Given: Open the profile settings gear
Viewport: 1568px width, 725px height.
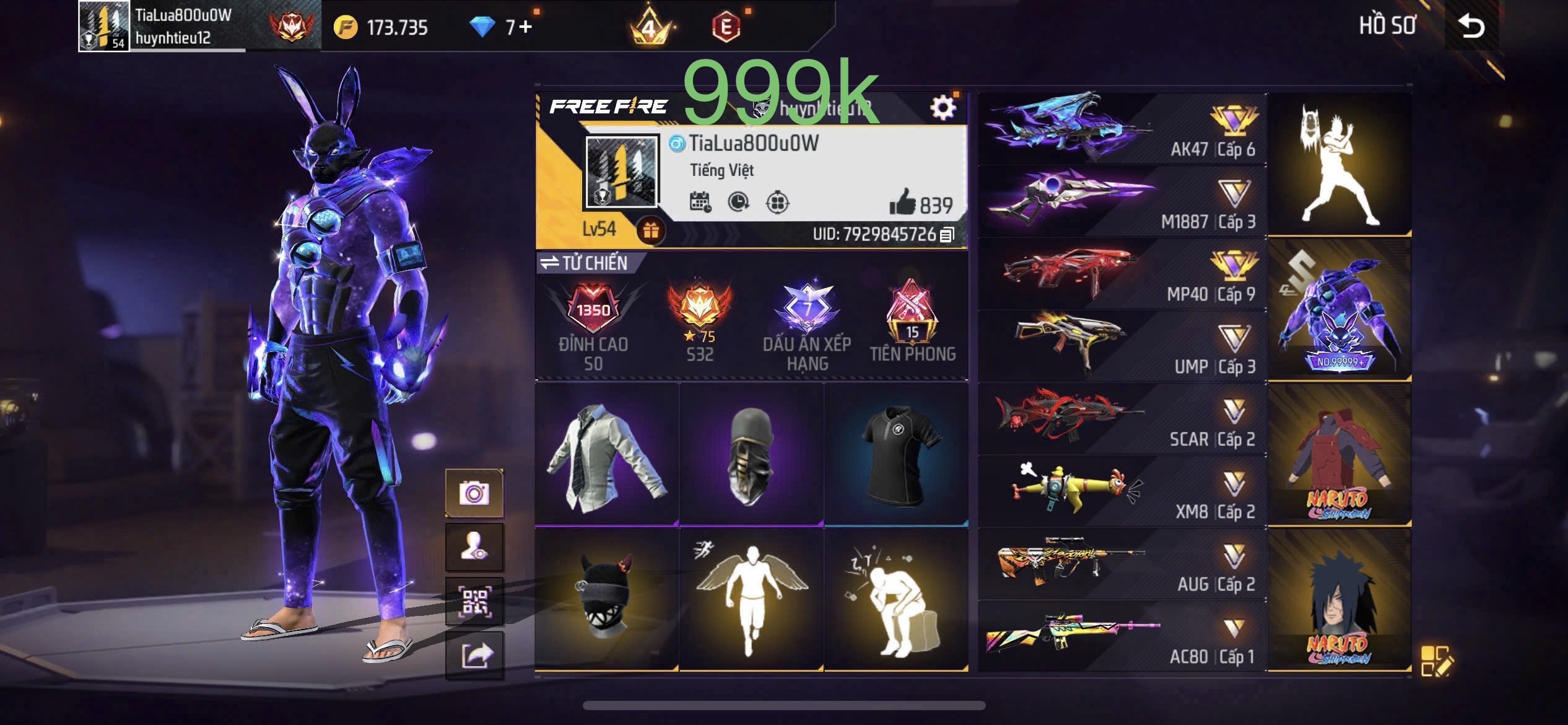Looking at the screenshot, I should tap(943, 108).
